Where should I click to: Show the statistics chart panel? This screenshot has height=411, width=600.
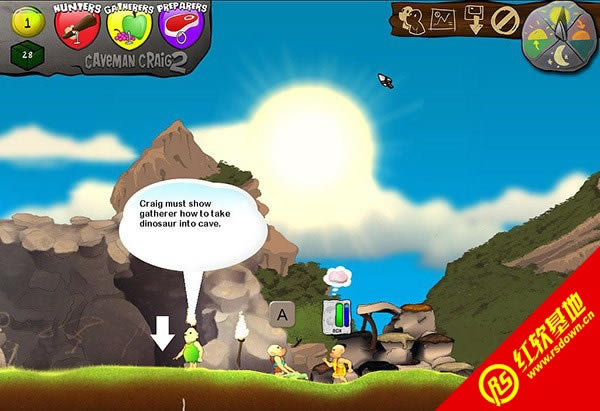pyautogui.click(x=442, y=19)
